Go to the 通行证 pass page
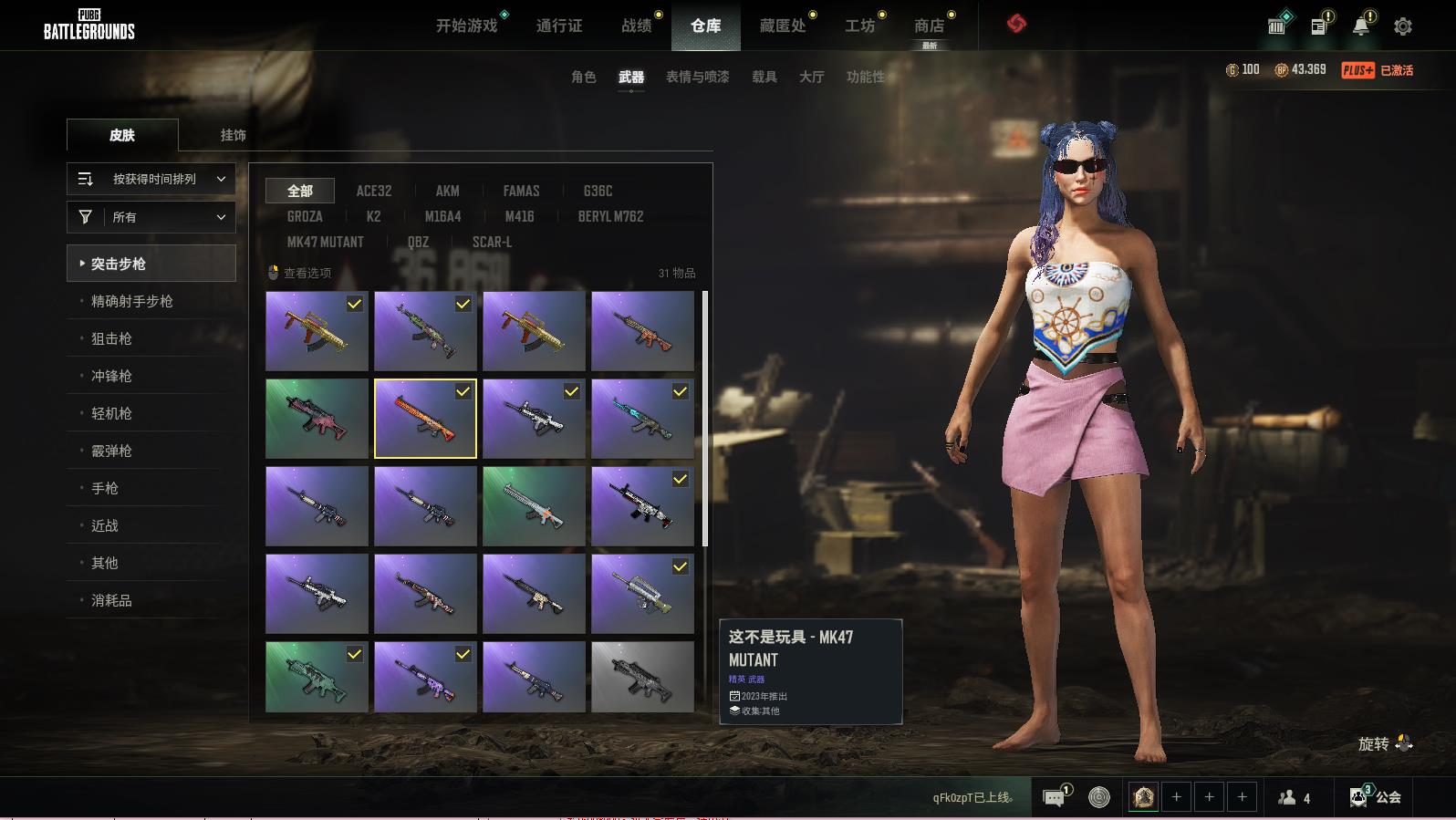 (558, 26)
